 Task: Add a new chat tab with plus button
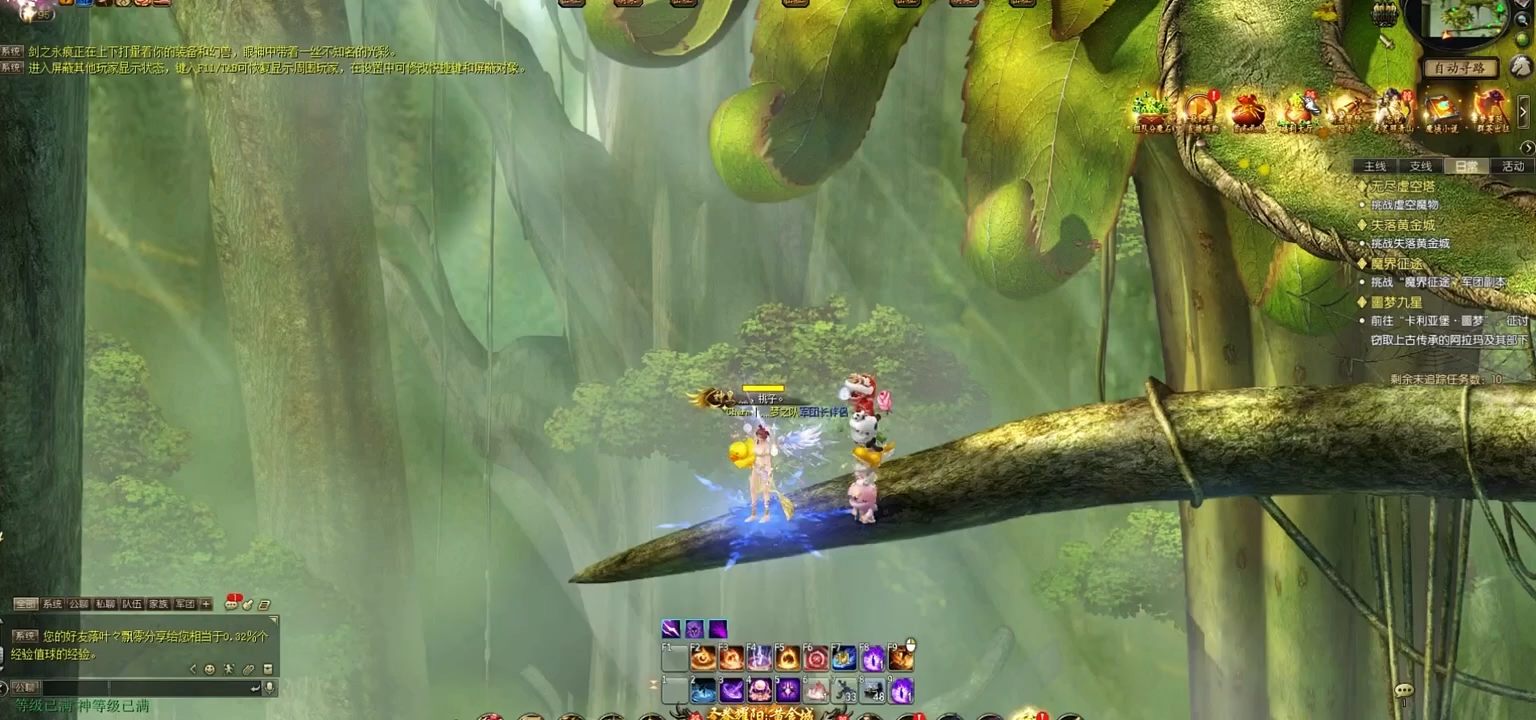(x=206, y=604)
